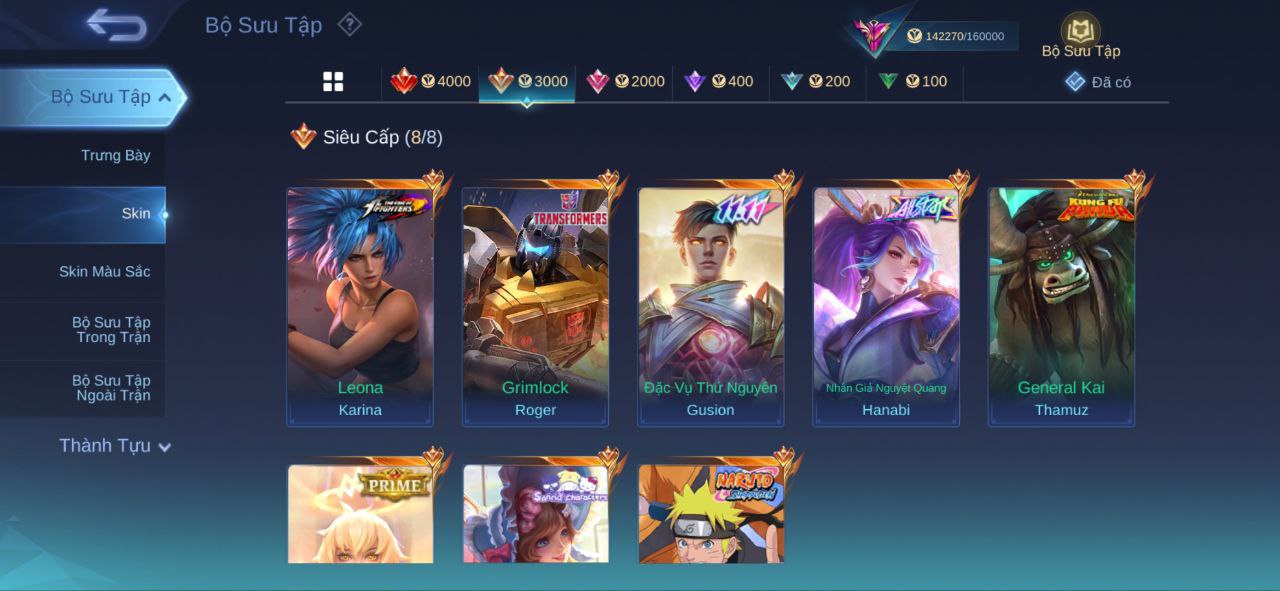Switch to the 200 point tier tab
Image resolution: width=1280 pixels, height=591 pixels.
pos(815,81)
